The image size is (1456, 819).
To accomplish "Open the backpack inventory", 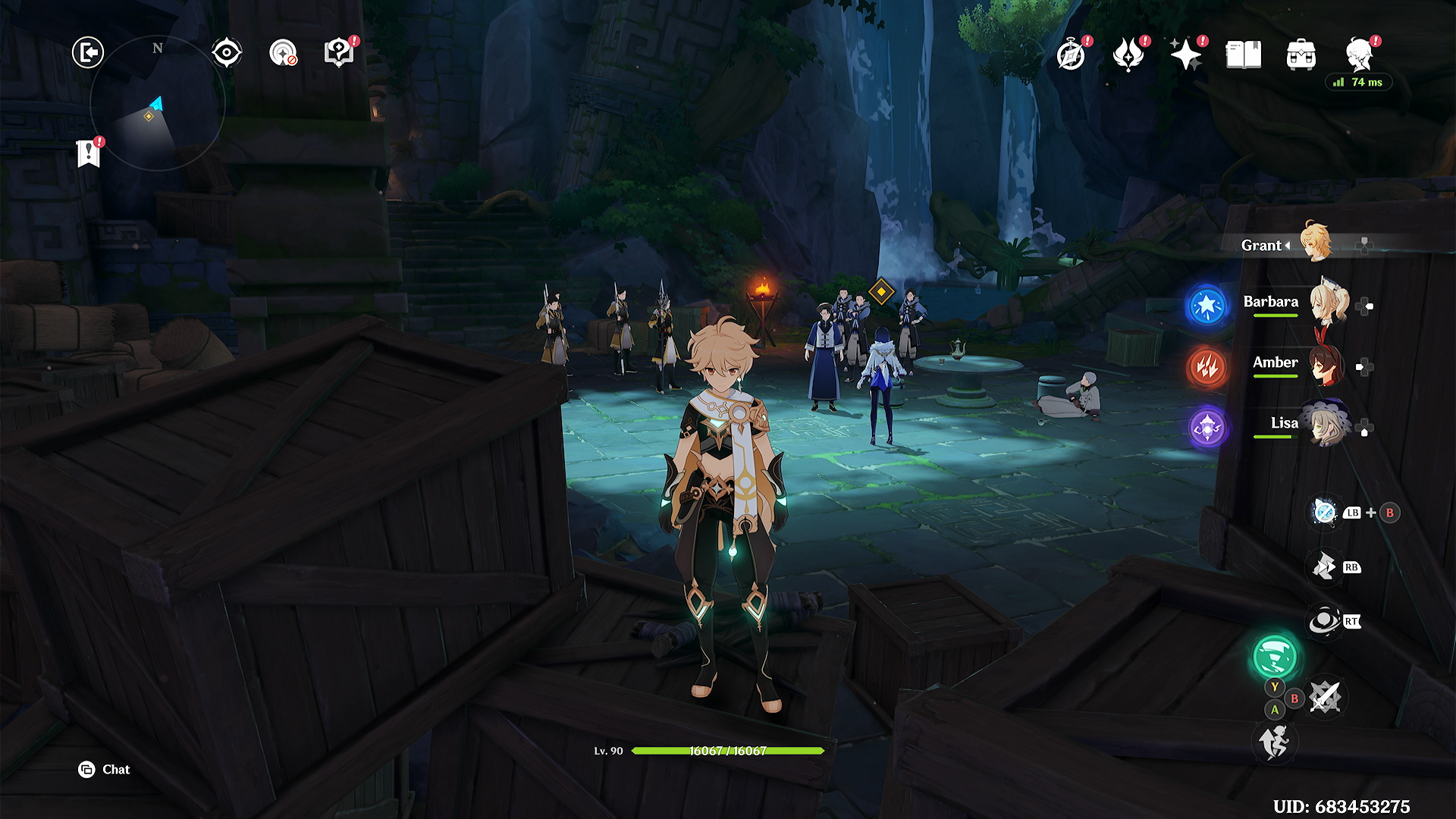I will (1301, 55).
